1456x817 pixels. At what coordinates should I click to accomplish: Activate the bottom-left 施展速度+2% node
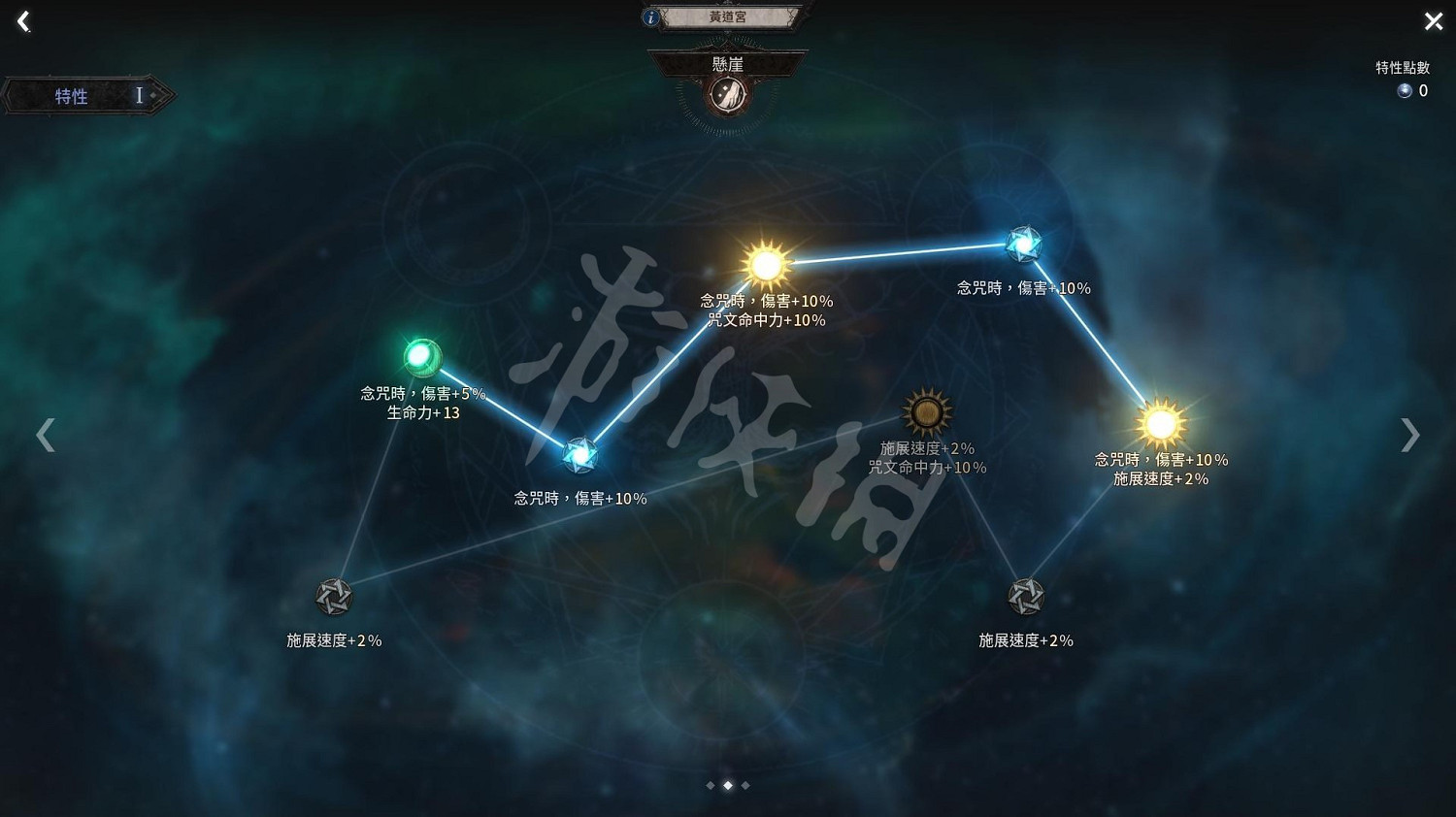(x=335, y=597)
